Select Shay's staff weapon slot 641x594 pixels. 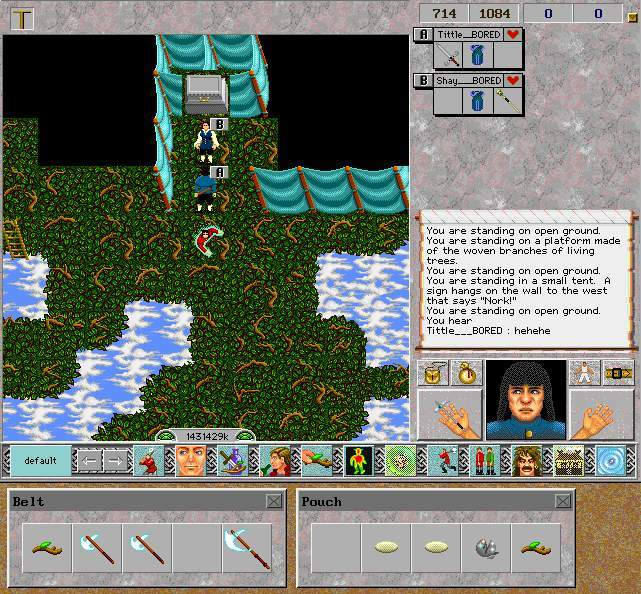pos(508,101)
